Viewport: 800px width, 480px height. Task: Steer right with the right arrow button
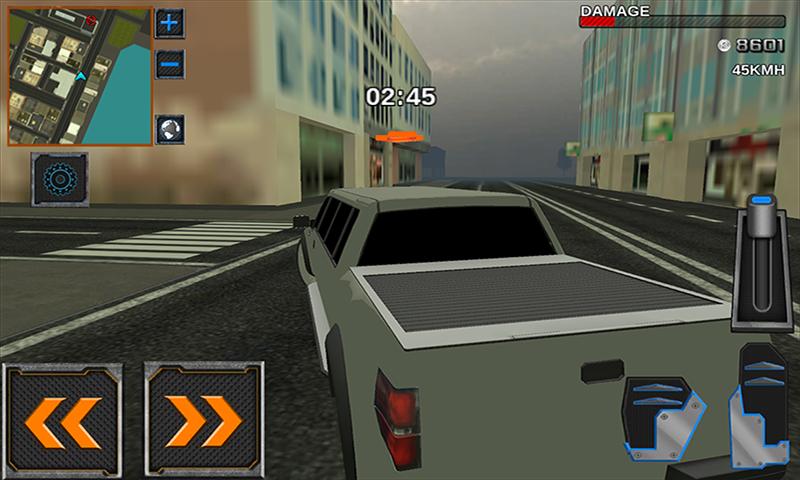pyautogui.click(x=204, y=420)
